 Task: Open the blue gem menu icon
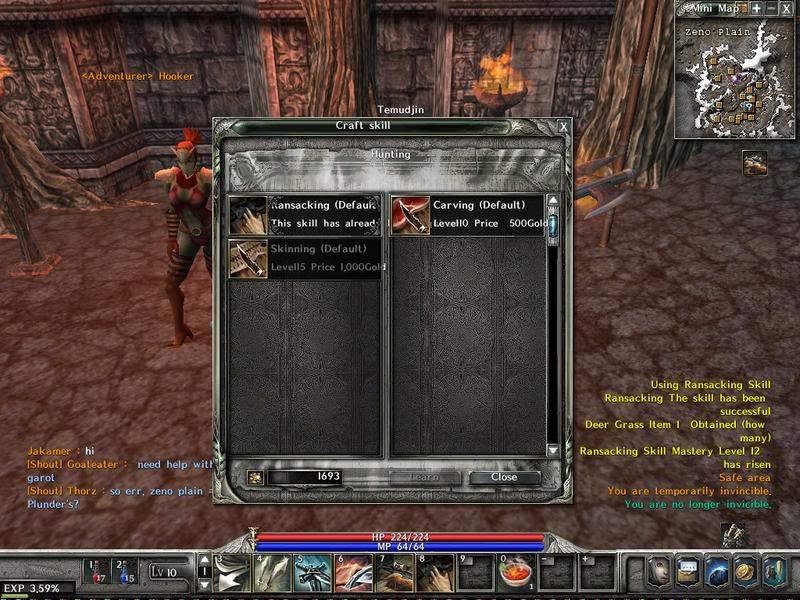(x=716, y=572)
